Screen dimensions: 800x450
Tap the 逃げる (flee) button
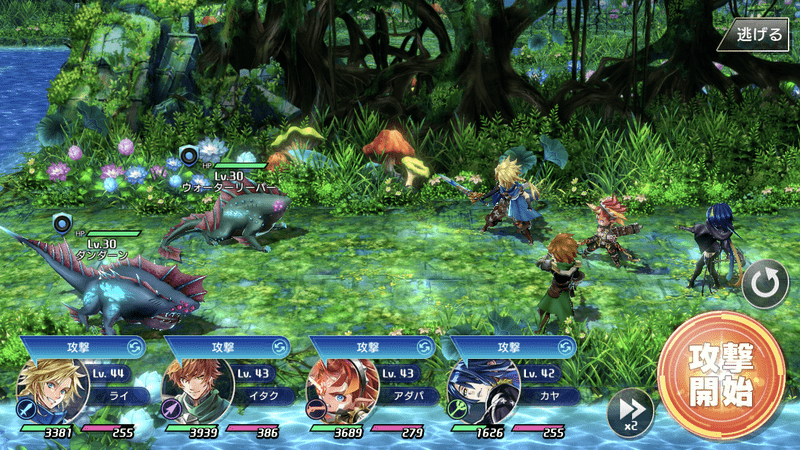(x=758, y=33)
